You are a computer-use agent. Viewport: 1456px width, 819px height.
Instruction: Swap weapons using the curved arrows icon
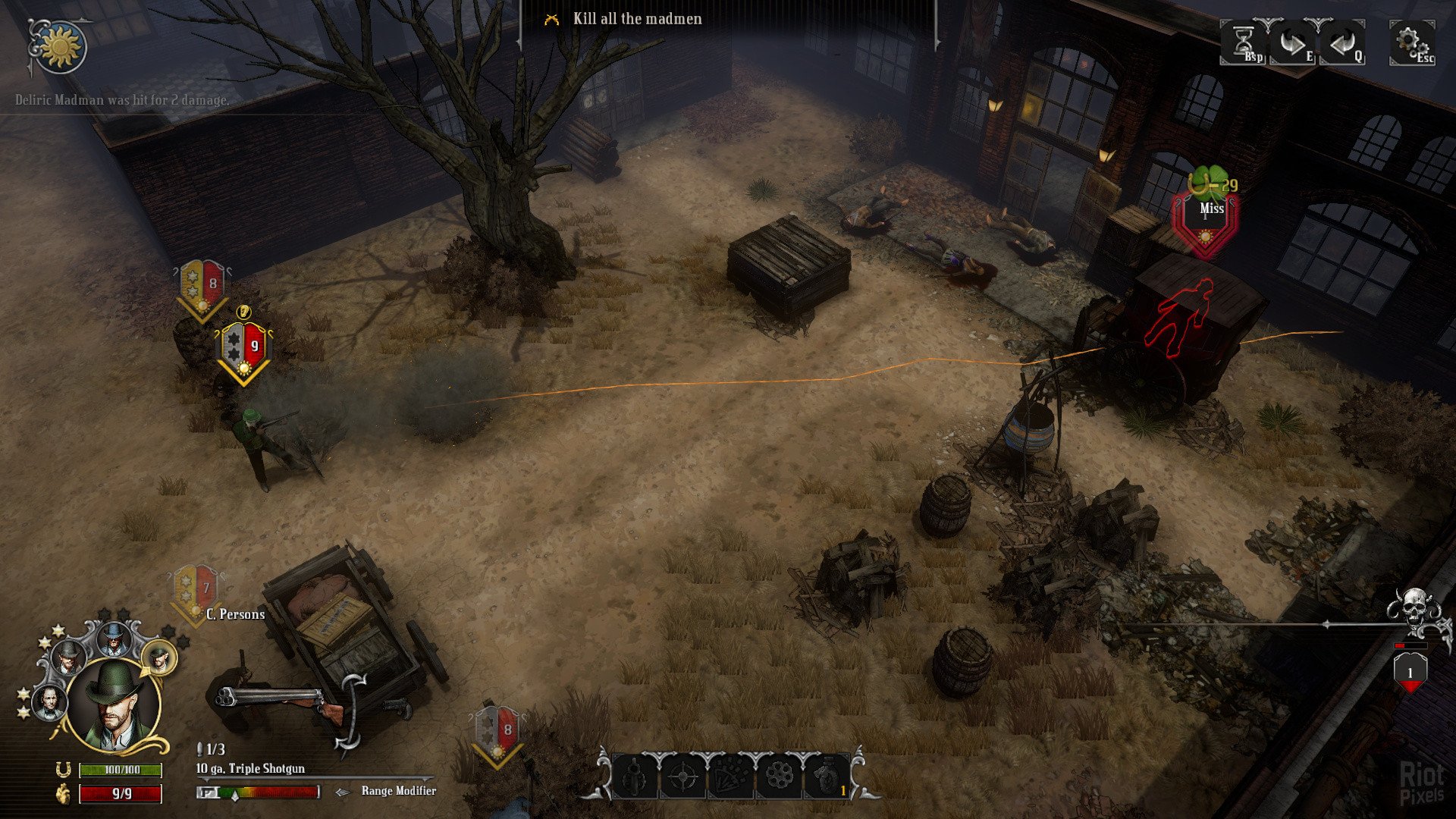pos(351,713)
